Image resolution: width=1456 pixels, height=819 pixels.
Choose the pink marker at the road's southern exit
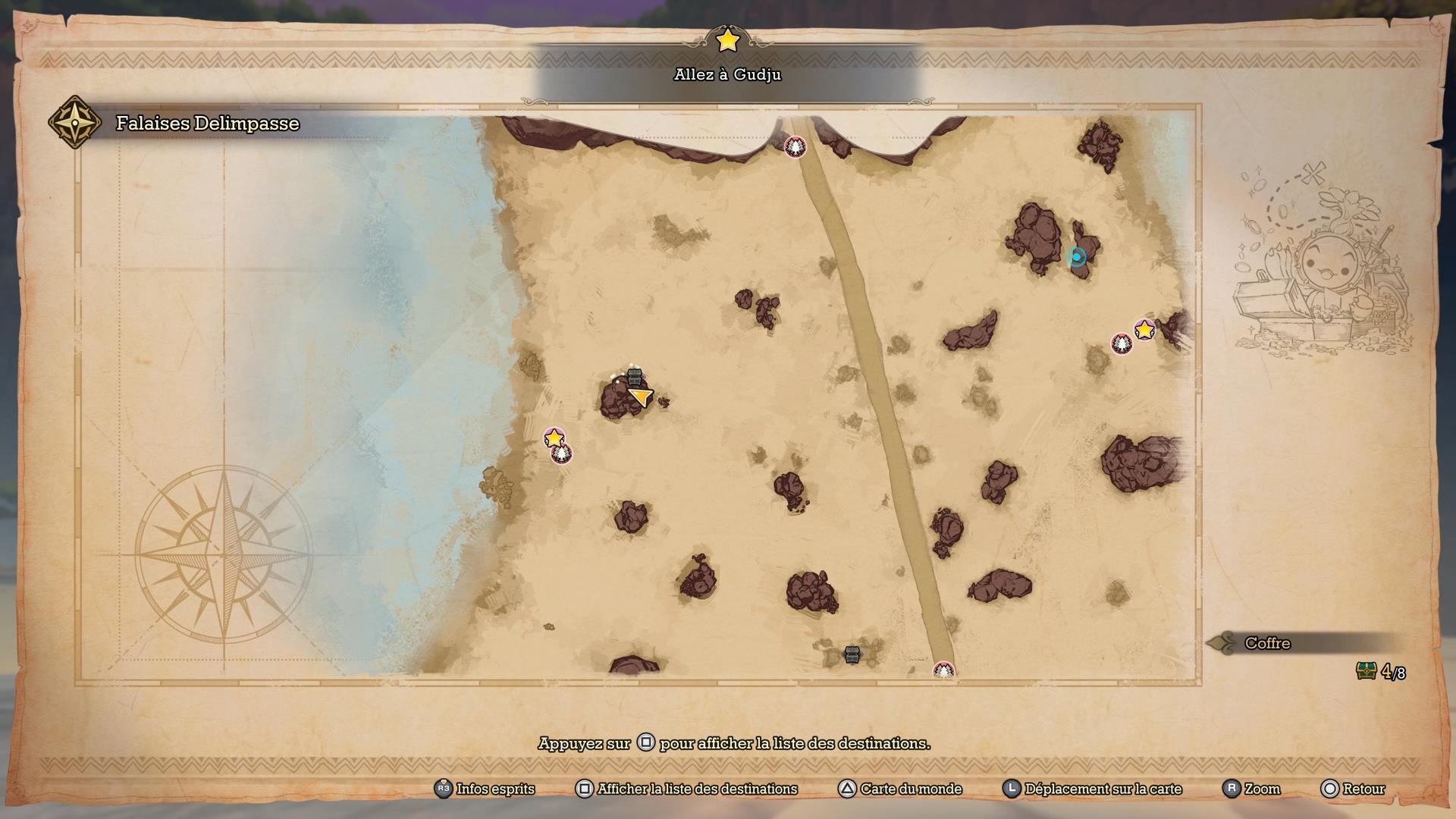pyautogui.click(x=943, y=670)
